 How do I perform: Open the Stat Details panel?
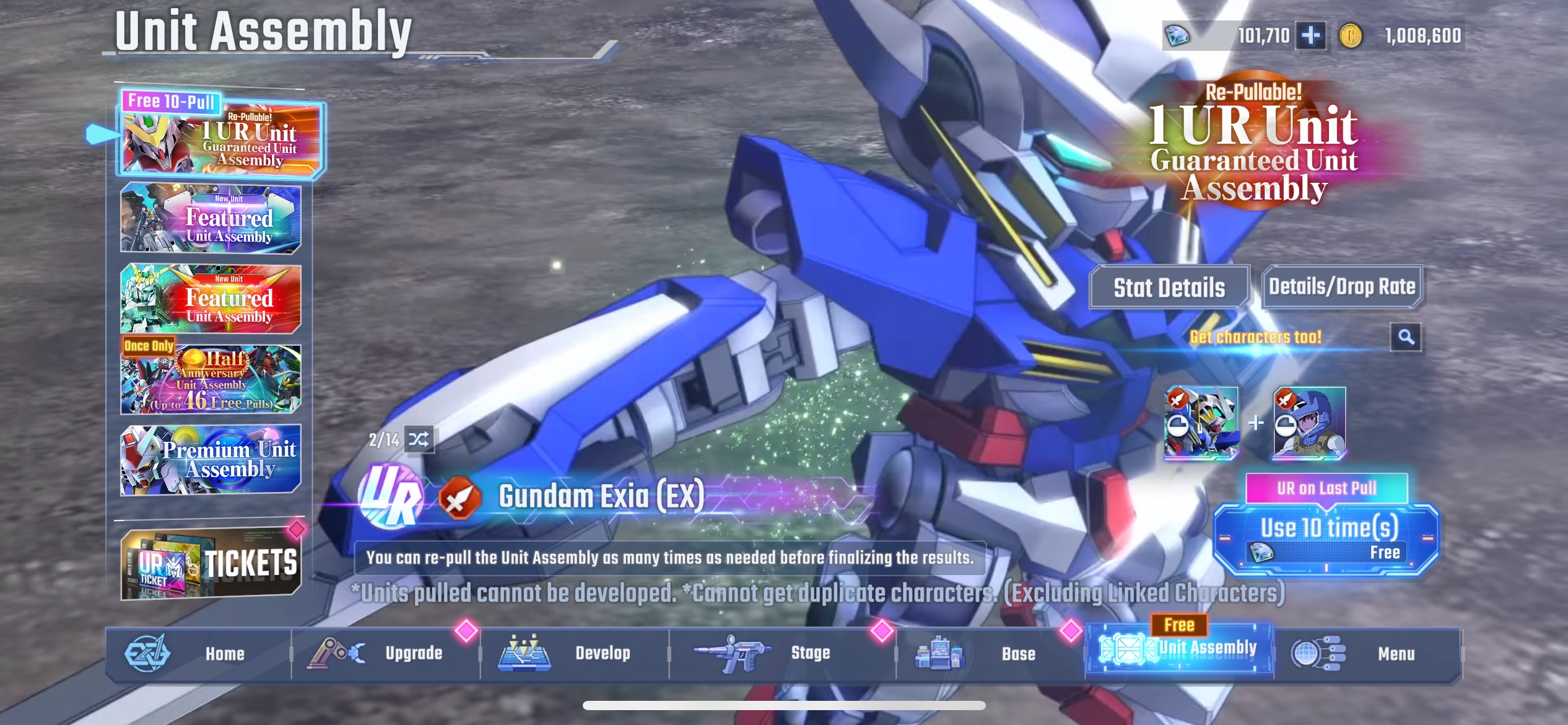[x=1170, y=286]
